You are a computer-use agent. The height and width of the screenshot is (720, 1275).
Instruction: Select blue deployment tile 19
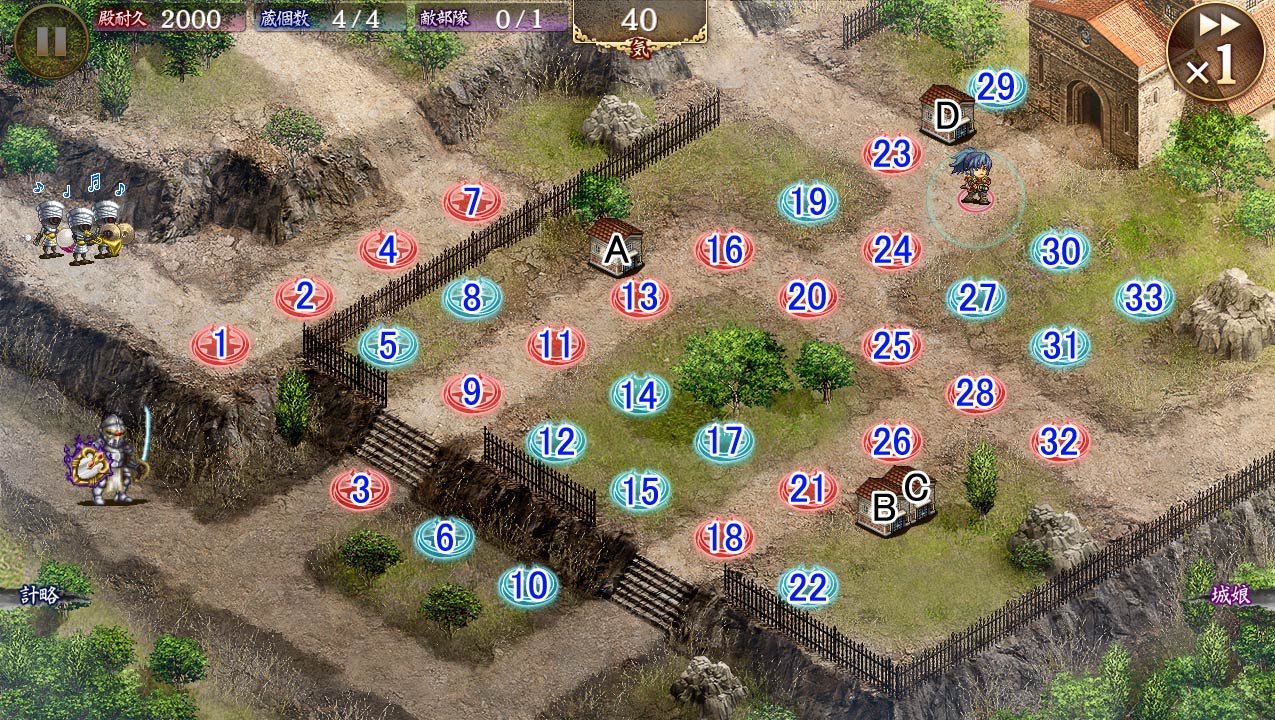click(808, 202)
